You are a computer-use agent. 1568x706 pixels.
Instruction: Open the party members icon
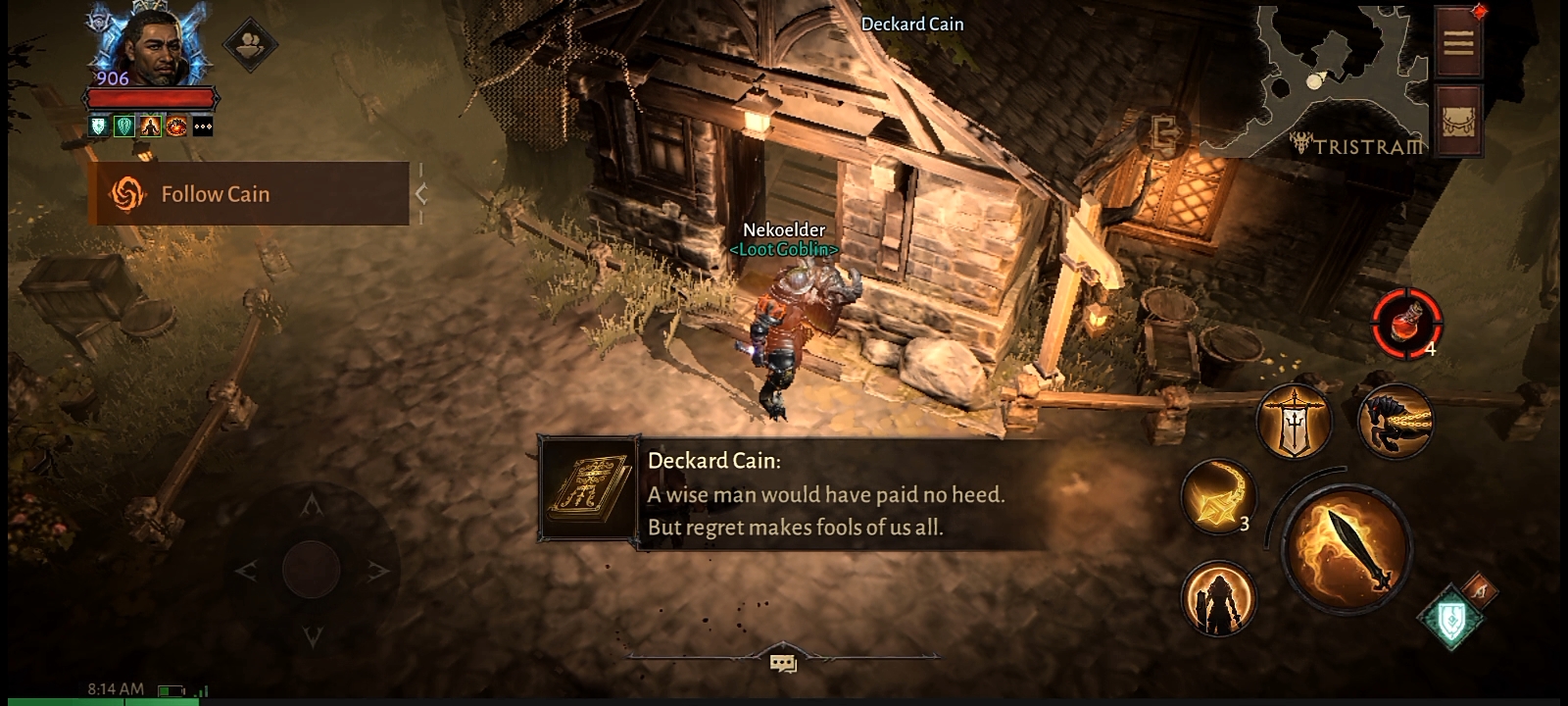point(250,43)
